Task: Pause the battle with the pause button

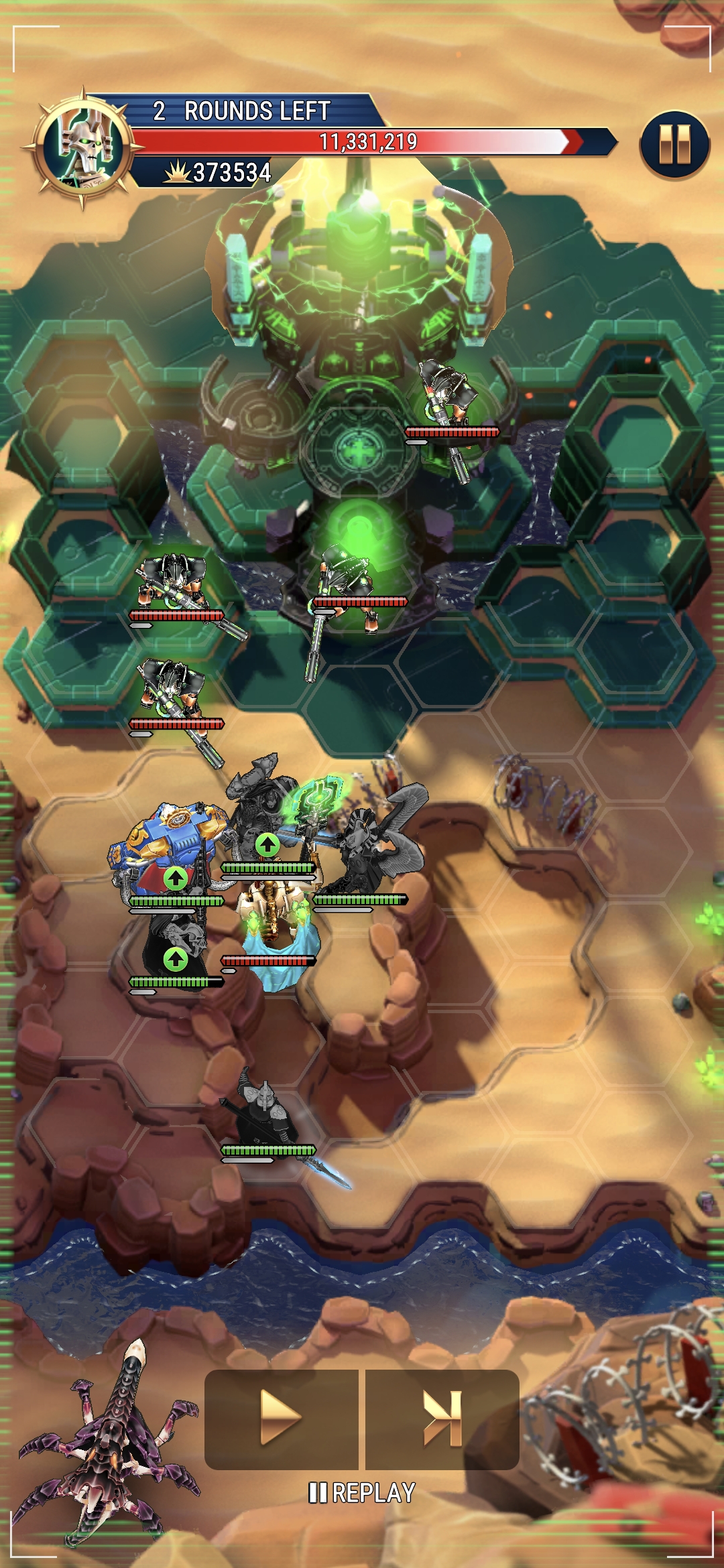Action: [674, 145]
